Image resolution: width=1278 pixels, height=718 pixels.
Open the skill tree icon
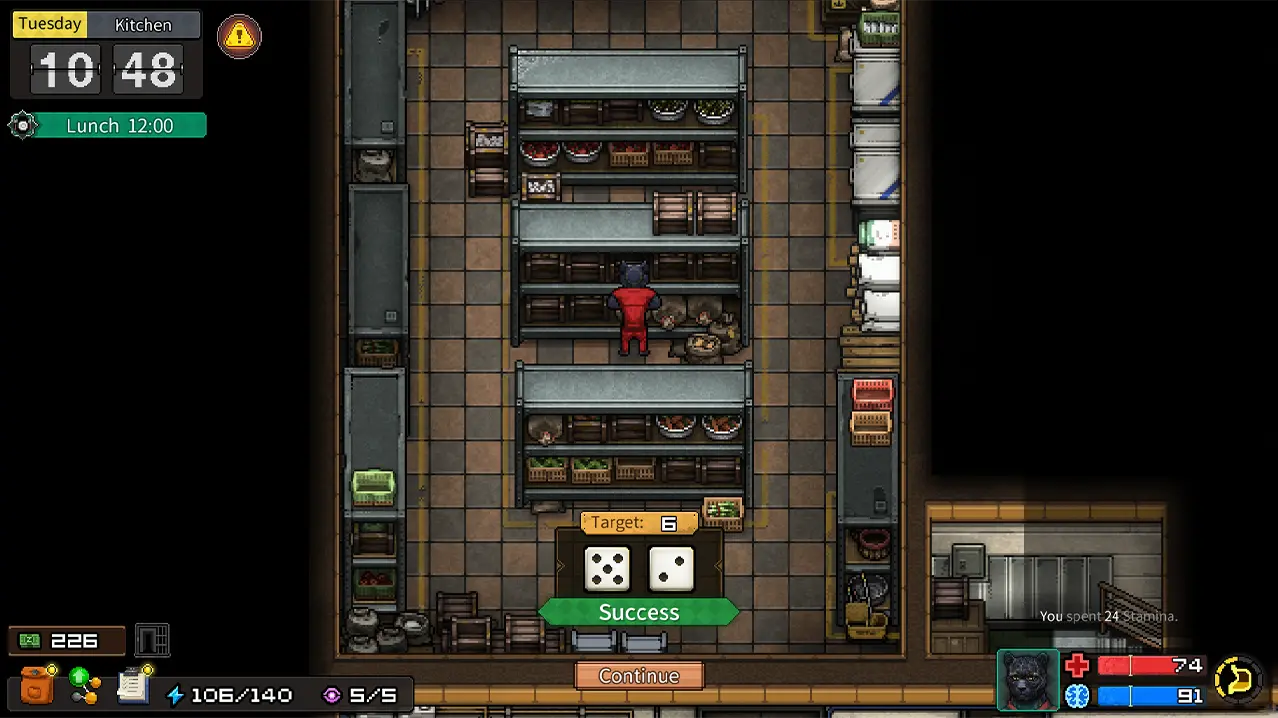point(85,684)
